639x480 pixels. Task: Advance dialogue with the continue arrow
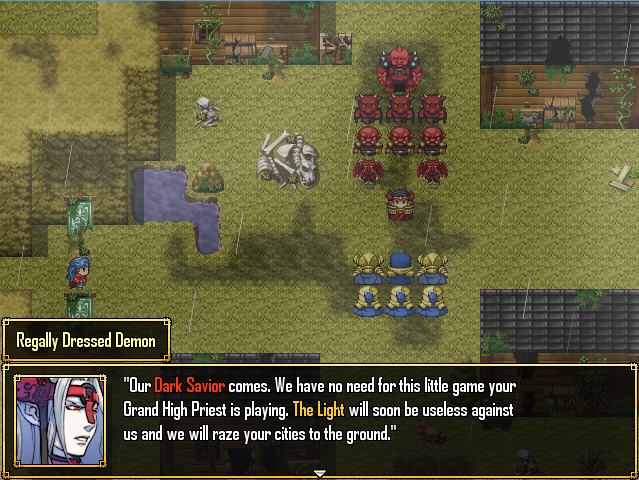(320, 473)
